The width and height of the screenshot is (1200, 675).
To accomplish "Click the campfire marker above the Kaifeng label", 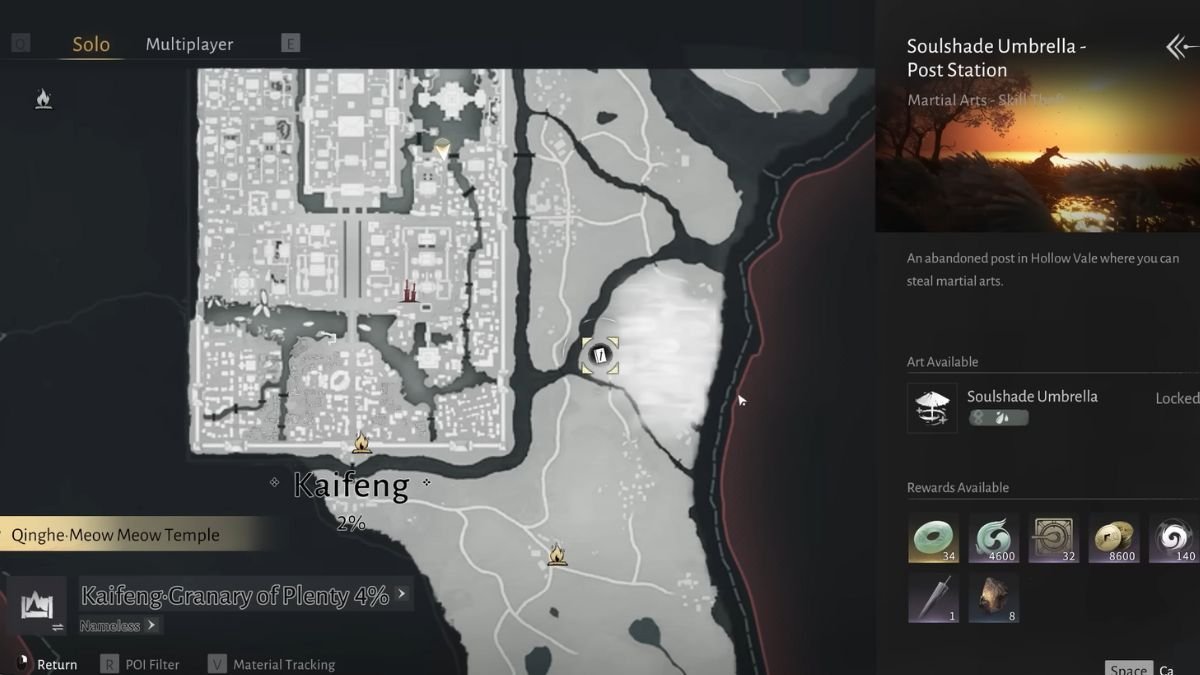I will coord(361,442).
